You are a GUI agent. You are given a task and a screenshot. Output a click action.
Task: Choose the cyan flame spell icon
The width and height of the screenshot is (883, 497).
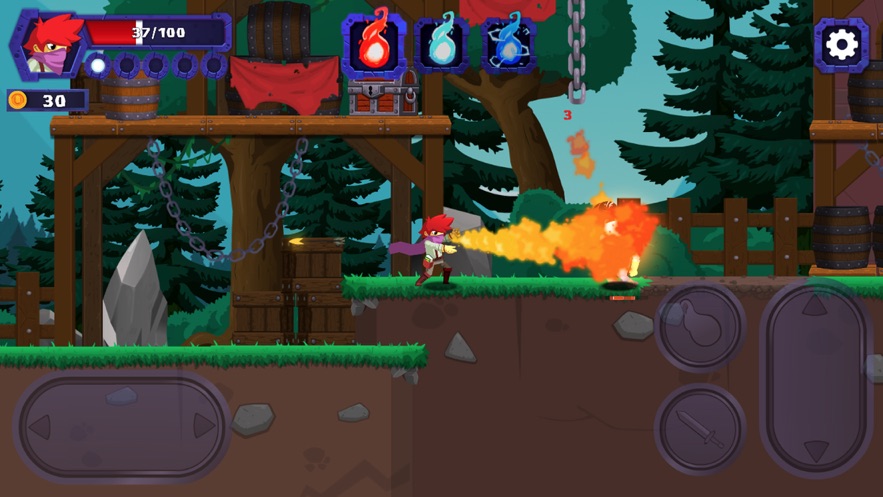point(441,45)
